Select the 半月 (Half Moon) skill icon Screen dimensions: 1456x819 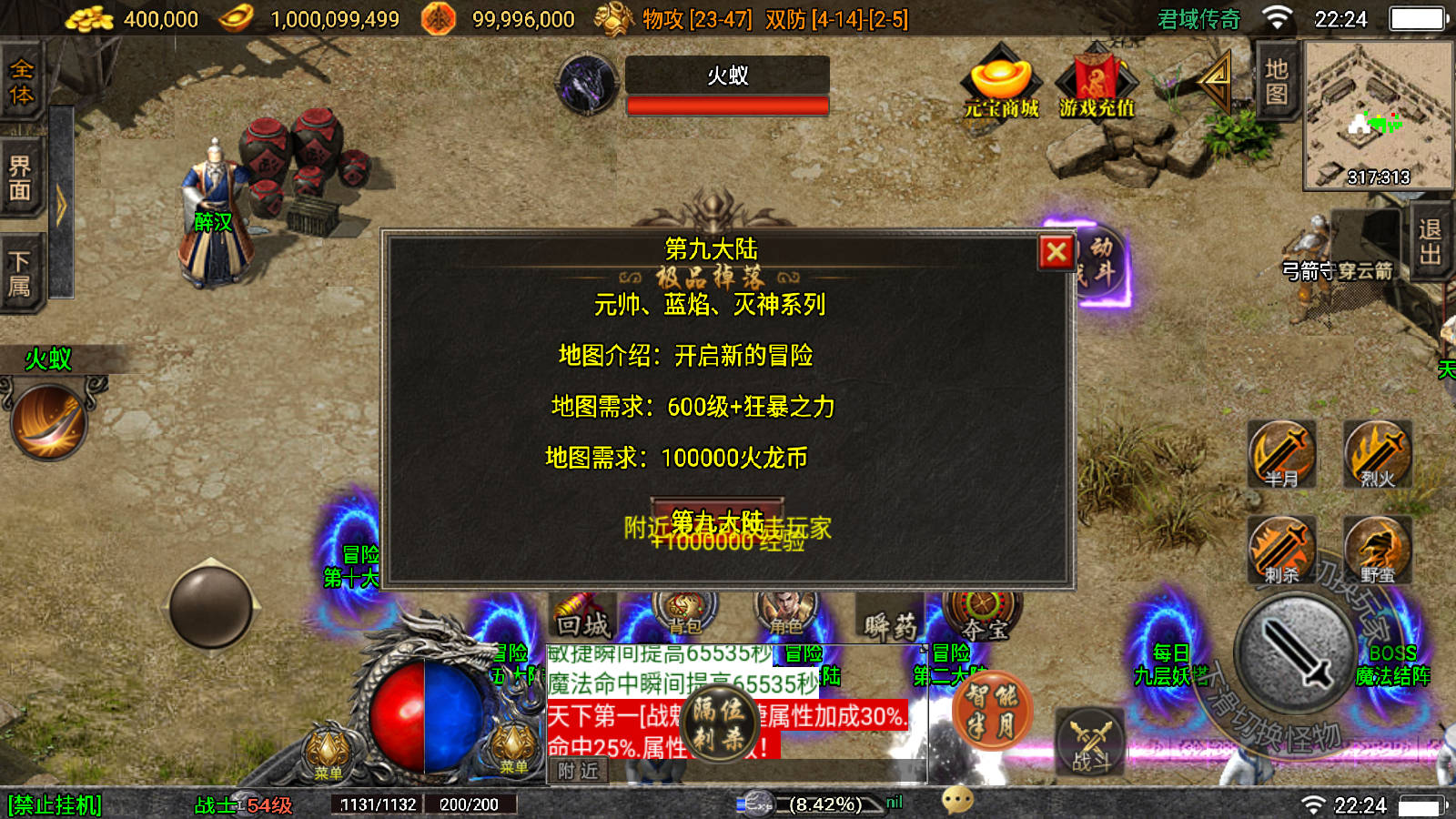coord(1282,455)
